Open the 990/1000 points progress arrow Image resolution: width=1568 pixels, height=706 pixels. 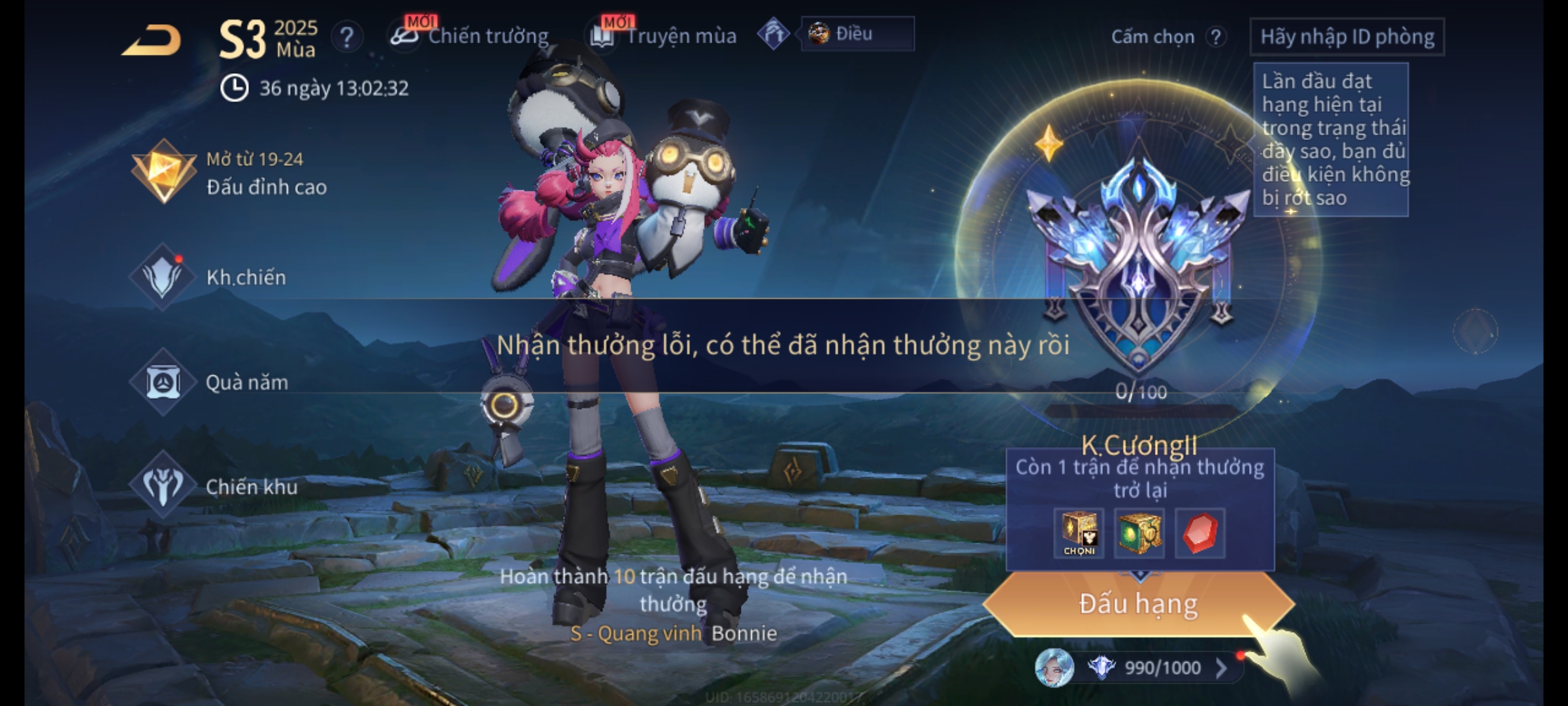[x=1220, y=667]
